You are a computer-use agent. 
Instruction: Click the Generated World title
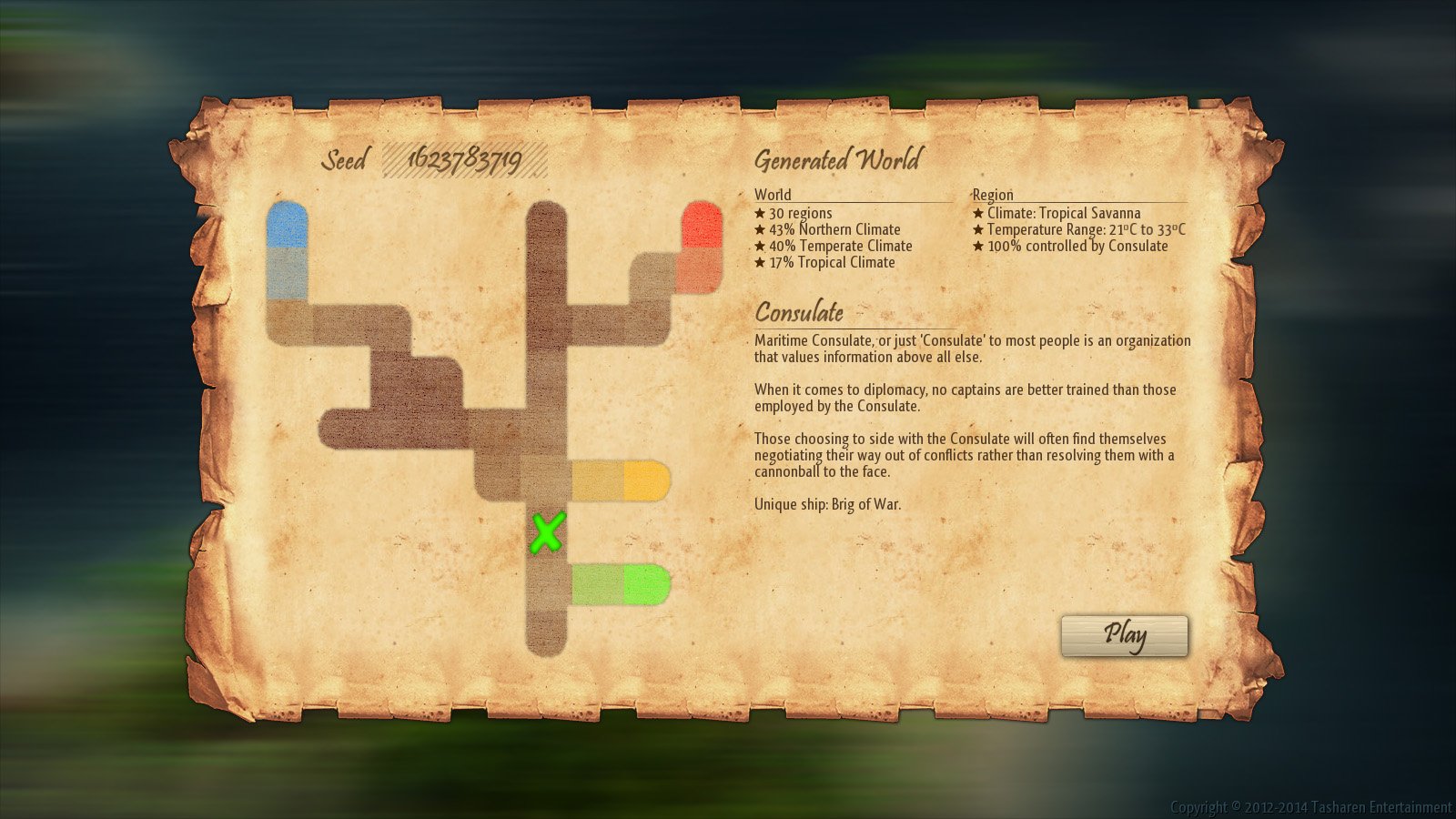tap(836, 160)
